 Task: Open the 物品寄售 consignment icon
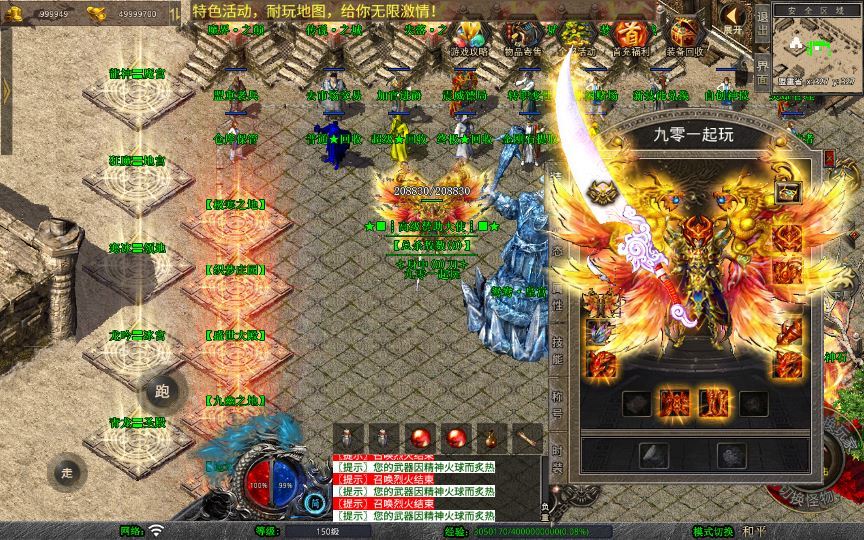[x=522, y=36]
